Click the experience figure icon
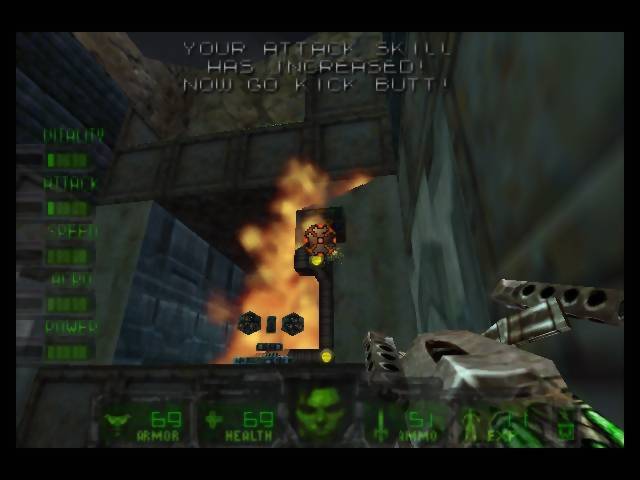This screenshot has height=480, width=640. tap(472, 422)
